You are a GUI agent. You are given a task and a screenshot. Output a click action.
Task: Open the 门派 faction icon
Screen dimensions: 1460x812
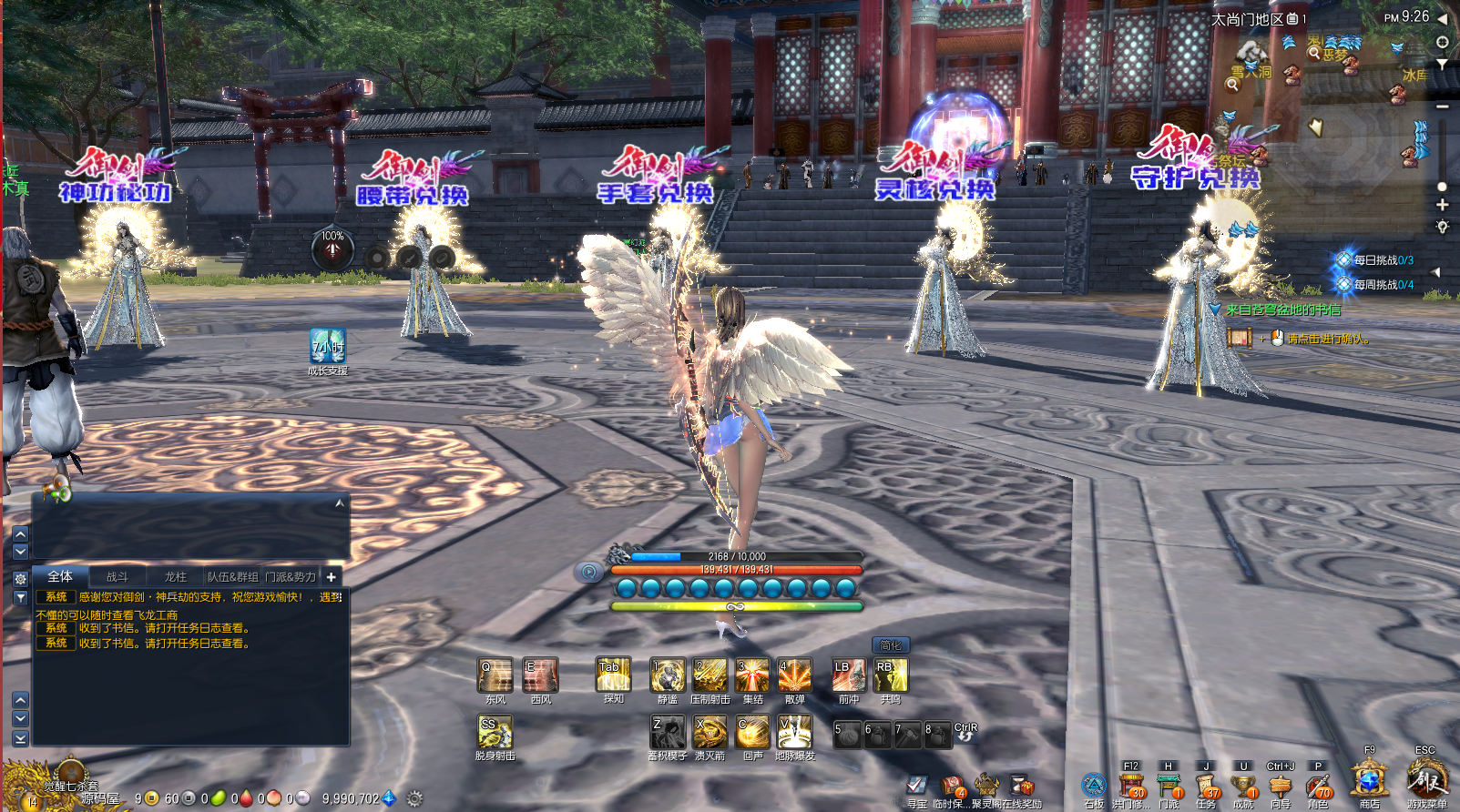coord(1169,787)
